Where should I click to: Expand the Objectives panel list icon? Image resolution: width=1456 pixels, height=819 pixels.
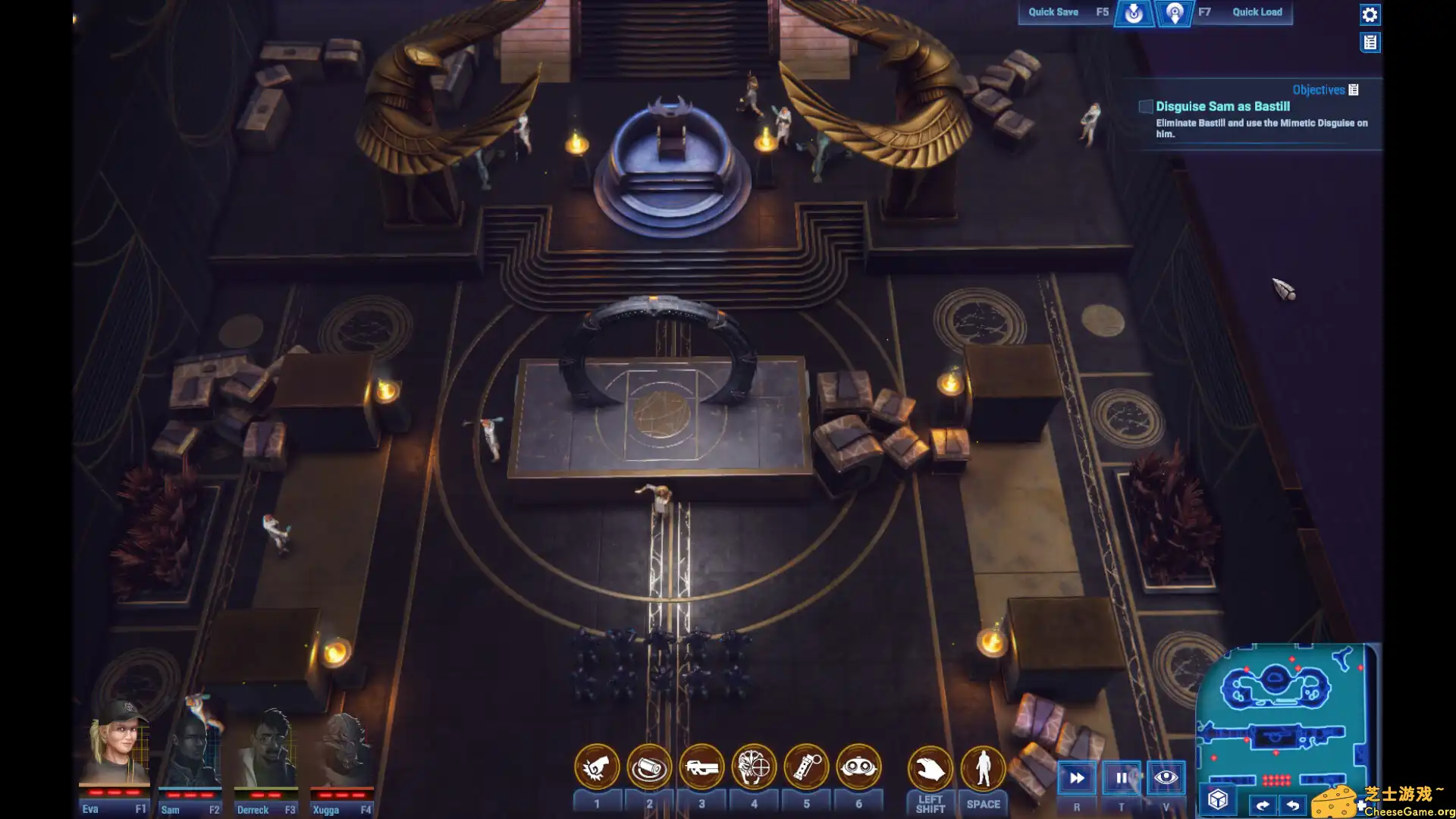pyautogui.click(x=1354, y=89)
